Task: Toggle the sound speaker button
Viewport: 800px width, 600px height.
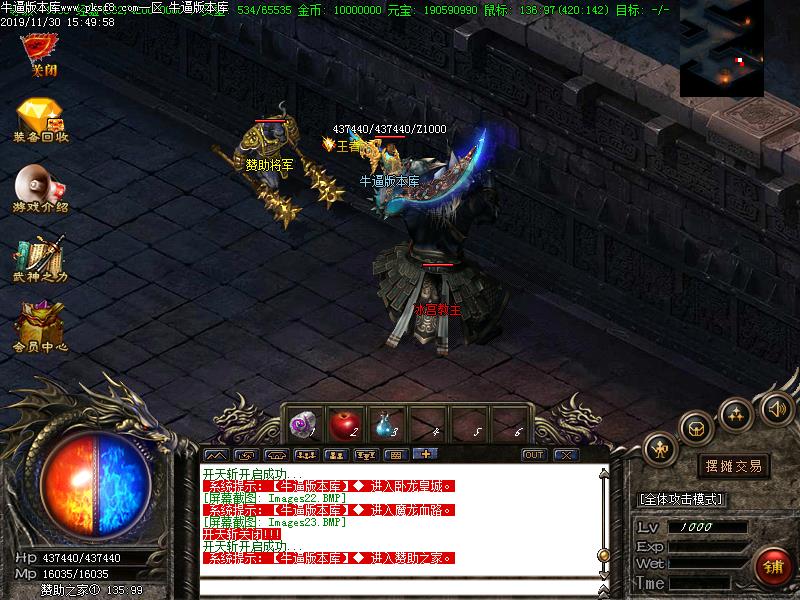Action: (x=776, y=408)
